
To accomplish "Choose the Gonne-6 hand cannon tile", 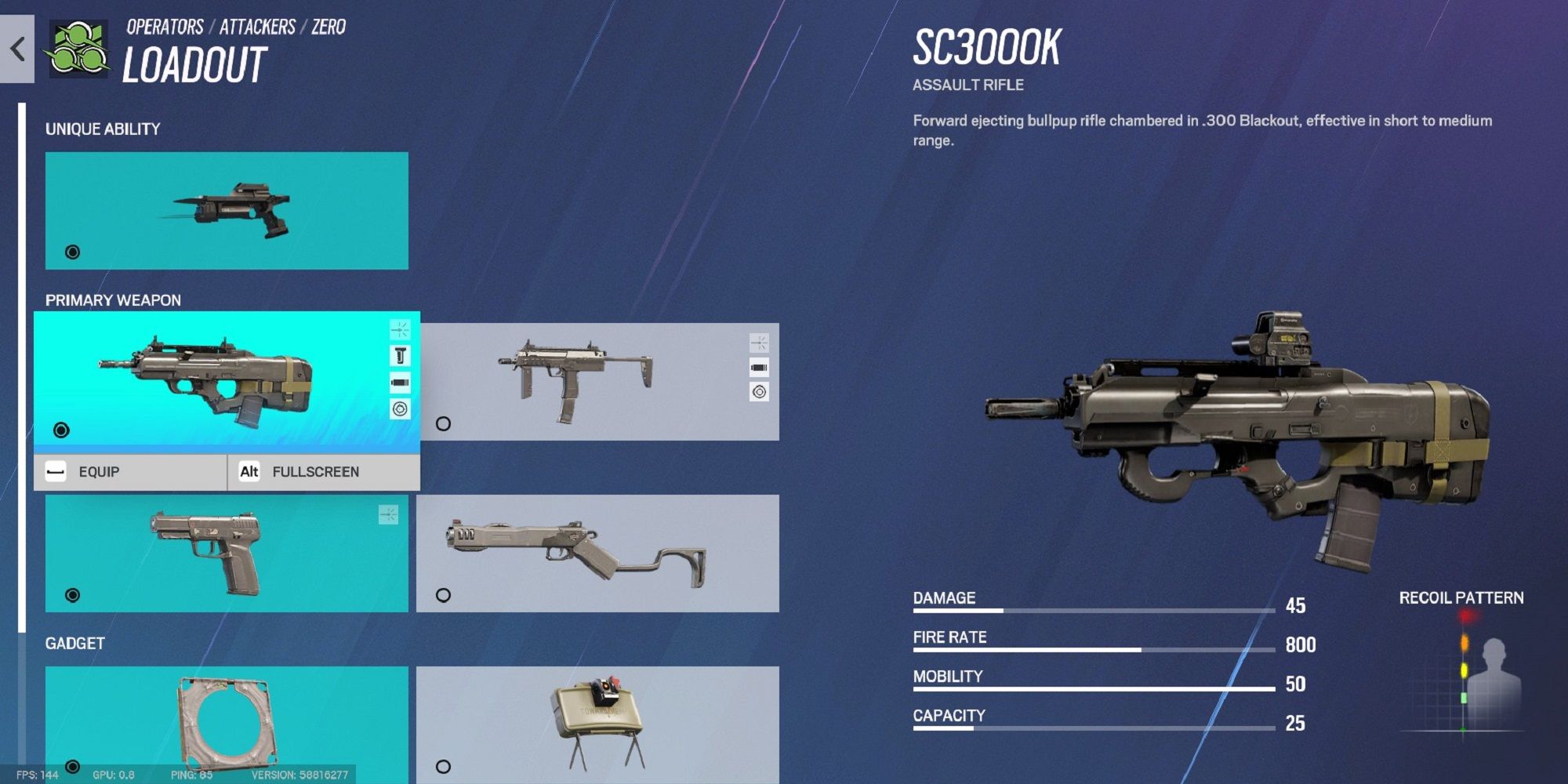I will tap(597, 553).
